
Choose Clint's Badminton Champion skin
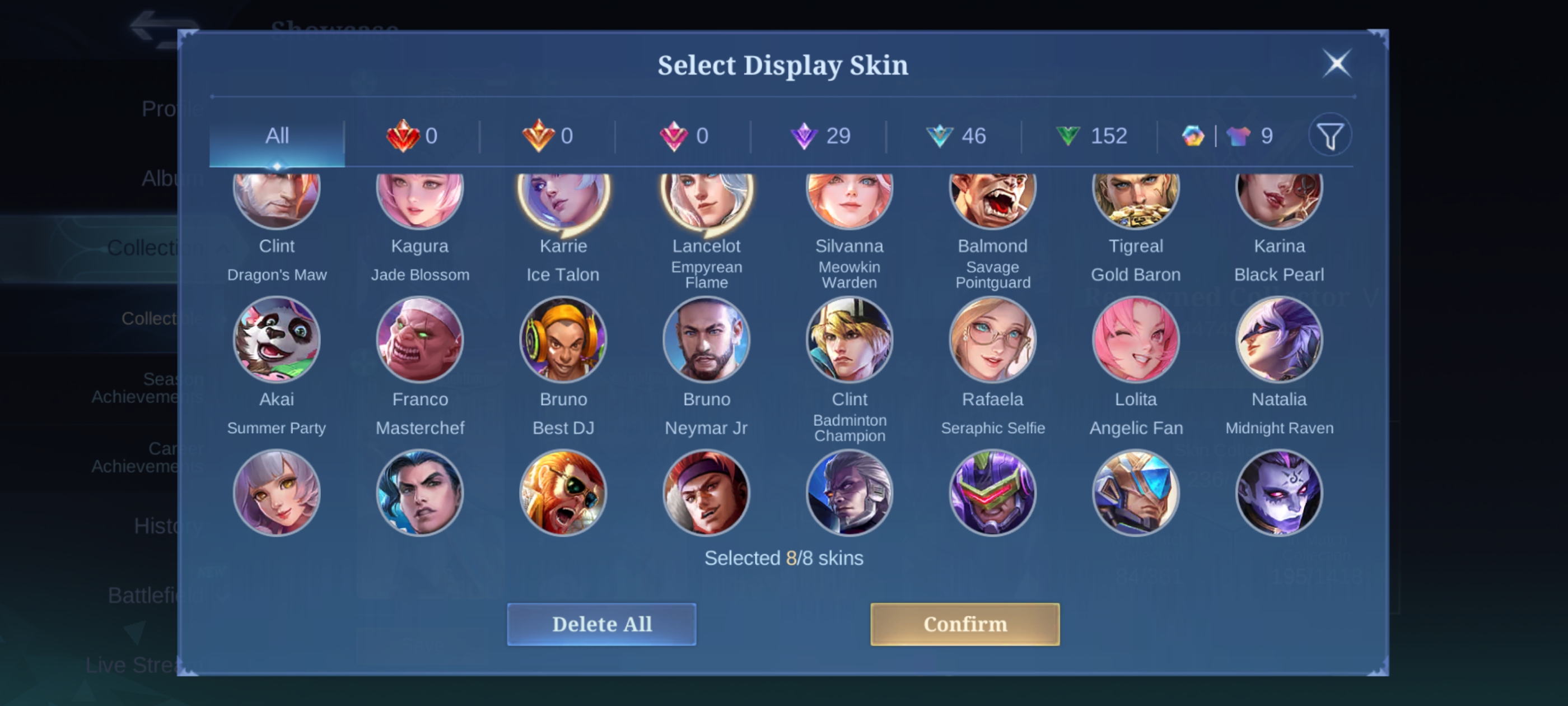850,340
